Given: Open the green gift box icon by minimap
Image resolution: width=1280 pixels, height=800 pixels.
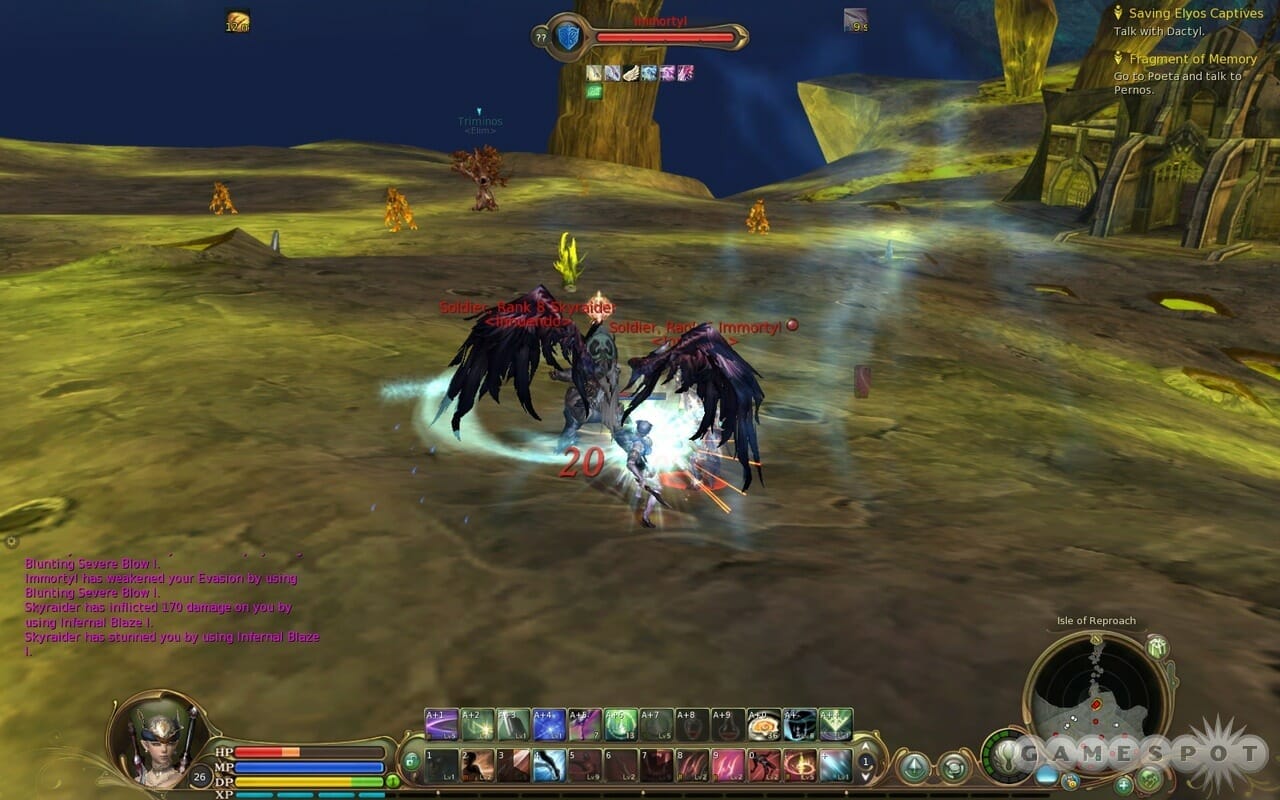Looking at the screenshot, I should (x=1158, y=646).
